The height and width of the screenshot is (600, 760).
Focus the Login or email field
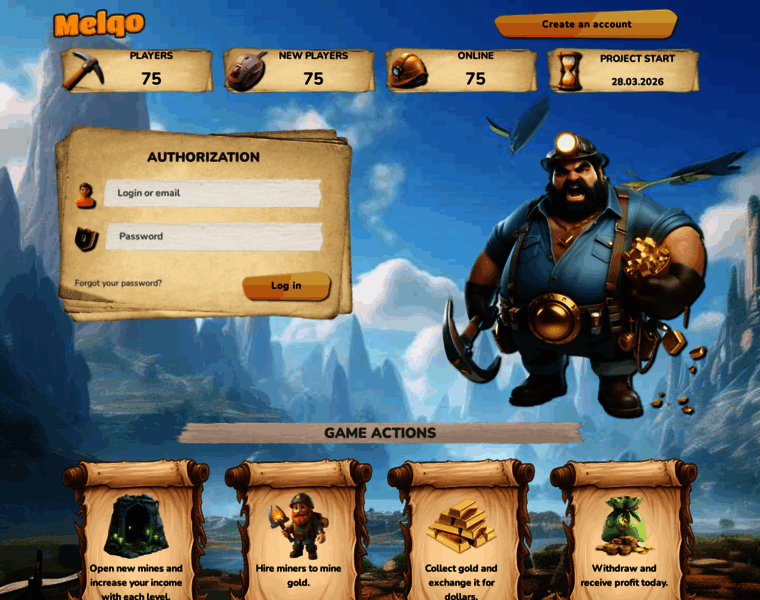[216, 193]
